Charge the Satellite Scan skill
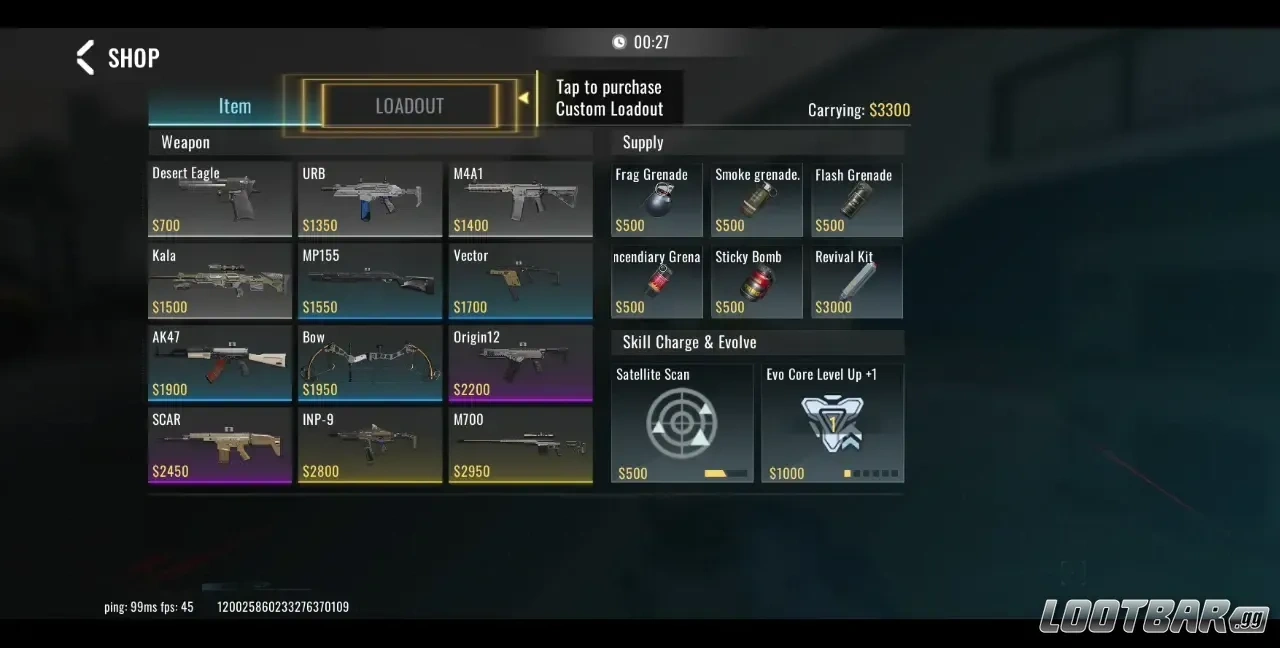The width and height of the screenshot is (1280, 648). pyautogui.click(x=682, y=423)
